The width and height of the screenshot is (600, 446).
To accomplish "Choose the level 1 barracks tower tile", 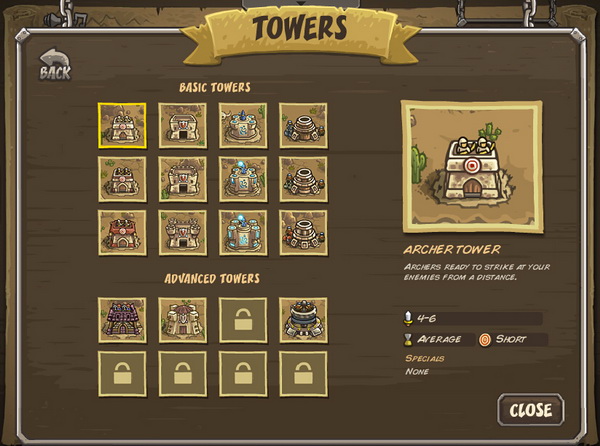I will (183, 126).
